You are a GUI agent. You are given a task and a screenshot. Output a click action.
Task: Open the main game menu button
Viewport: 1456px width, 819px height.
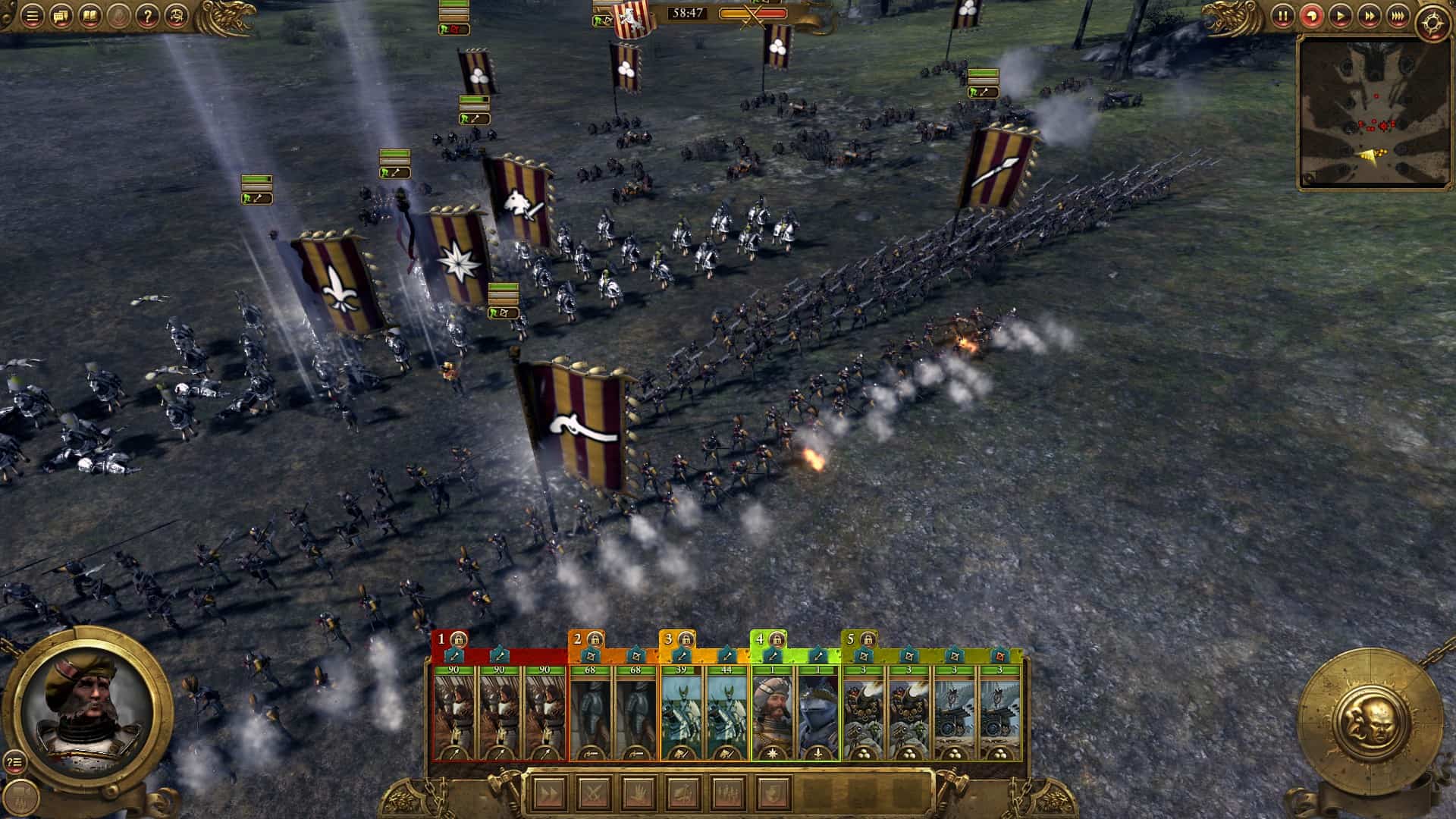coord(32,16)
